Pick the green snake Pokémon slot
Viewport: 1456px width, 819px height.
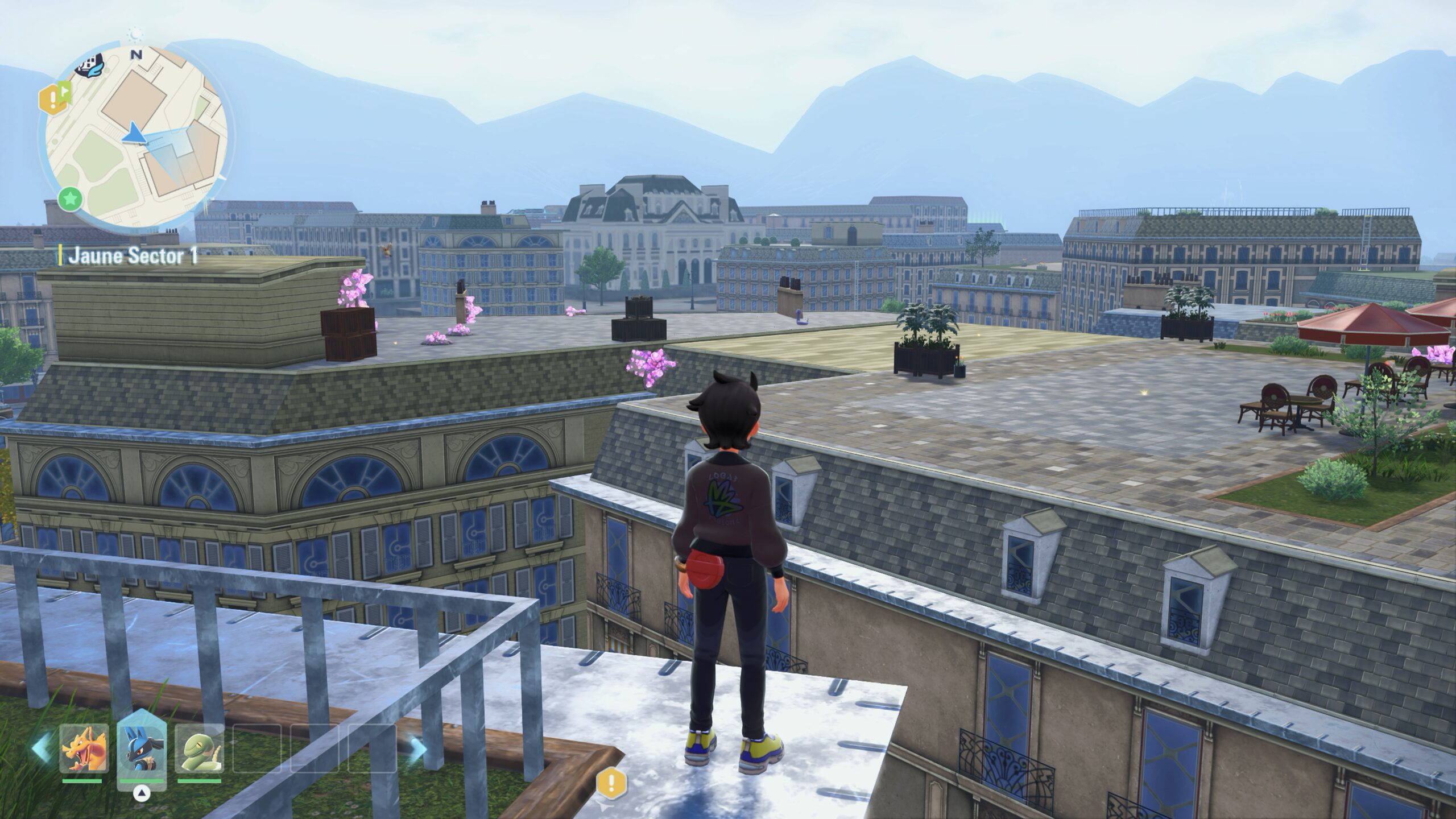(199, 748)
